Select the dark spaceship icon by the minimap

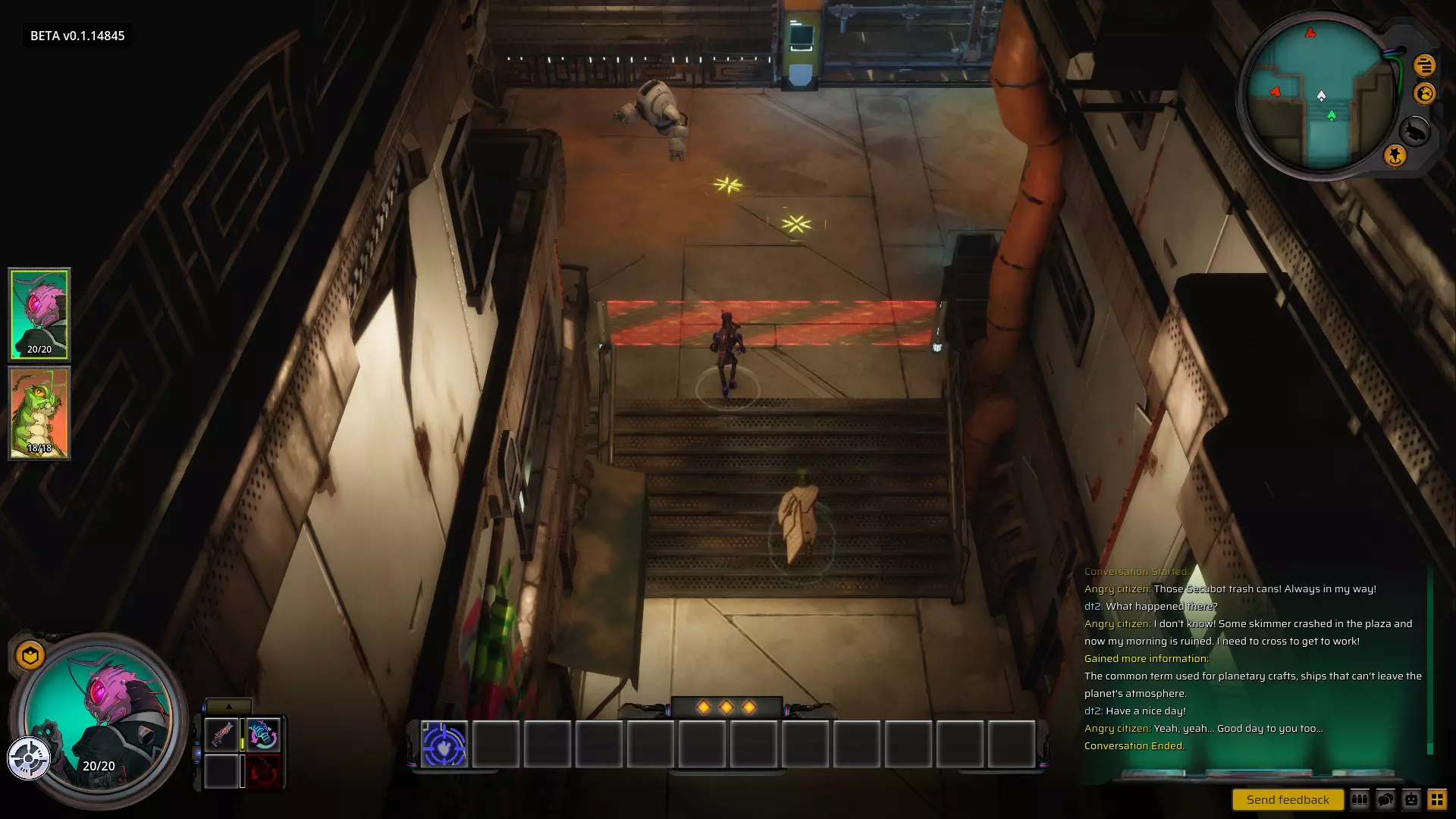tap(1414, 131)
